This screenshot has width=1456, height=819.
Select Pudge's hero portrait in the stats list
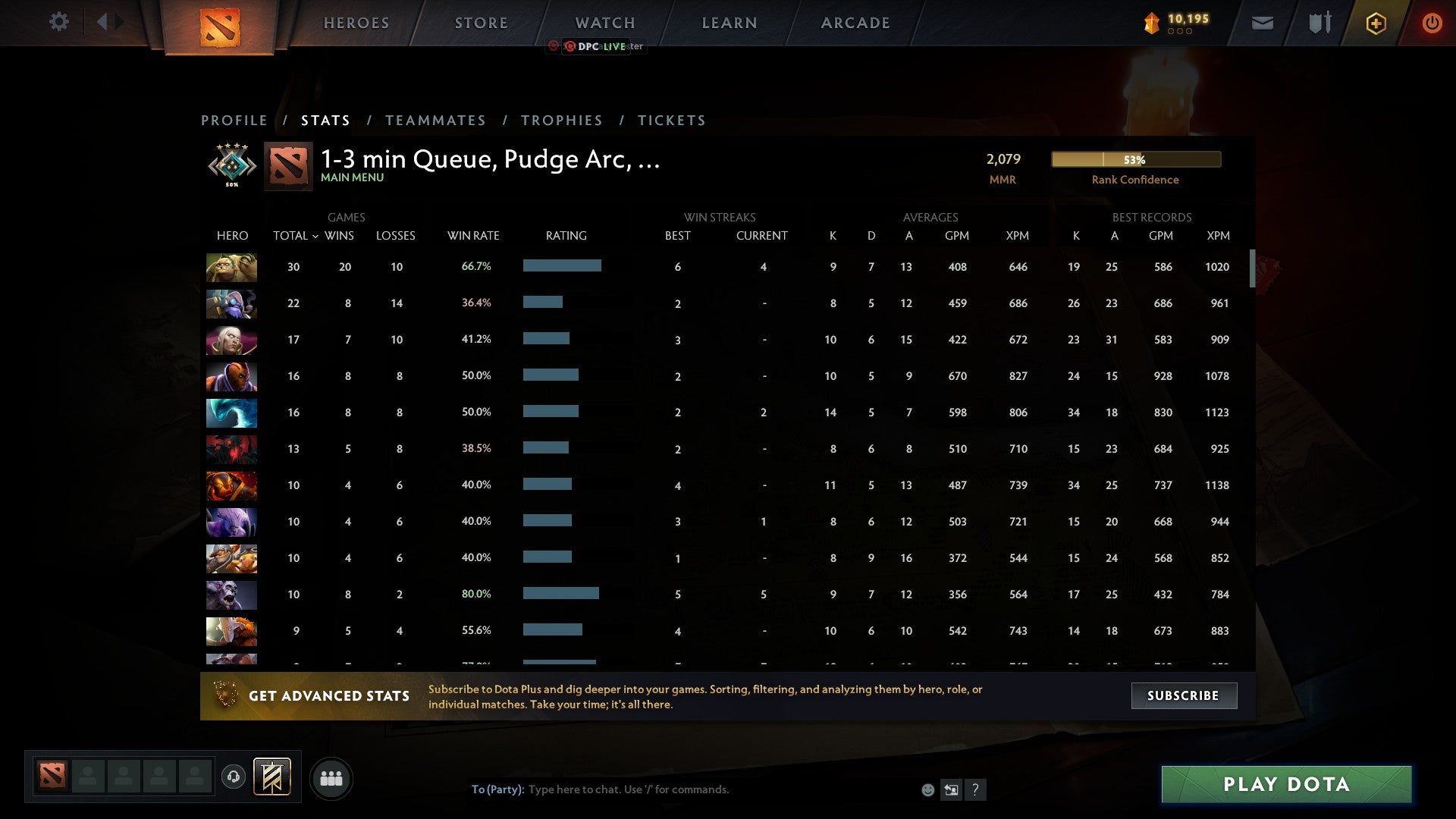pyautogui.click(x=231, y=267)
